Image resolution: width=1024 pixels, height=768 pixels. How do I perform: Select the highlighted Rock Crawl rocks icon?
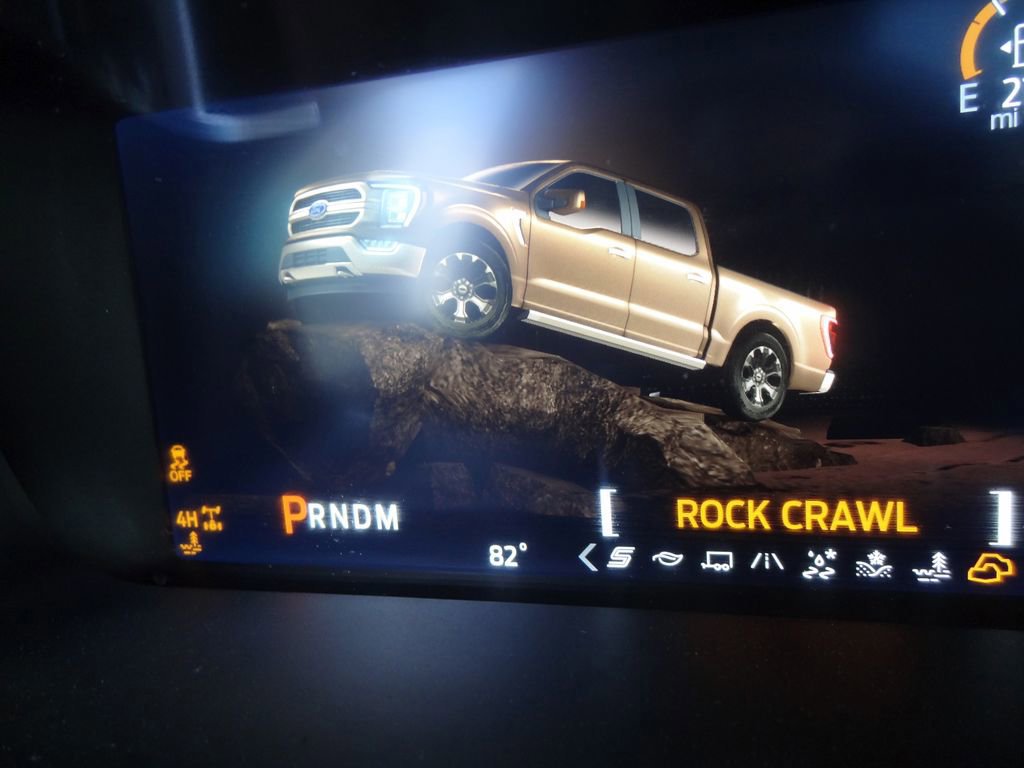pyautogui.click(x=990, y=568)
